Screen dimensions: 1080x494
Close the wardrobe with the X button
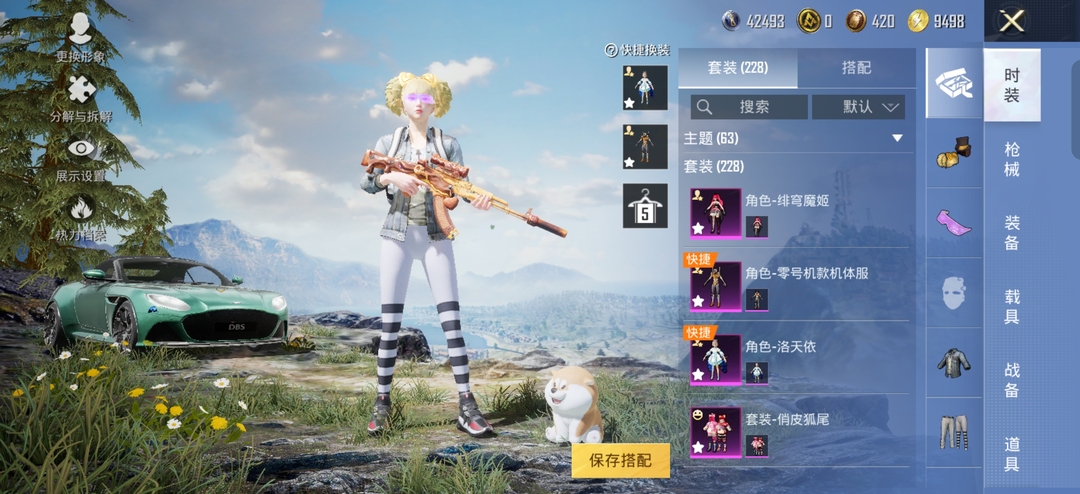coord(1012,21)
